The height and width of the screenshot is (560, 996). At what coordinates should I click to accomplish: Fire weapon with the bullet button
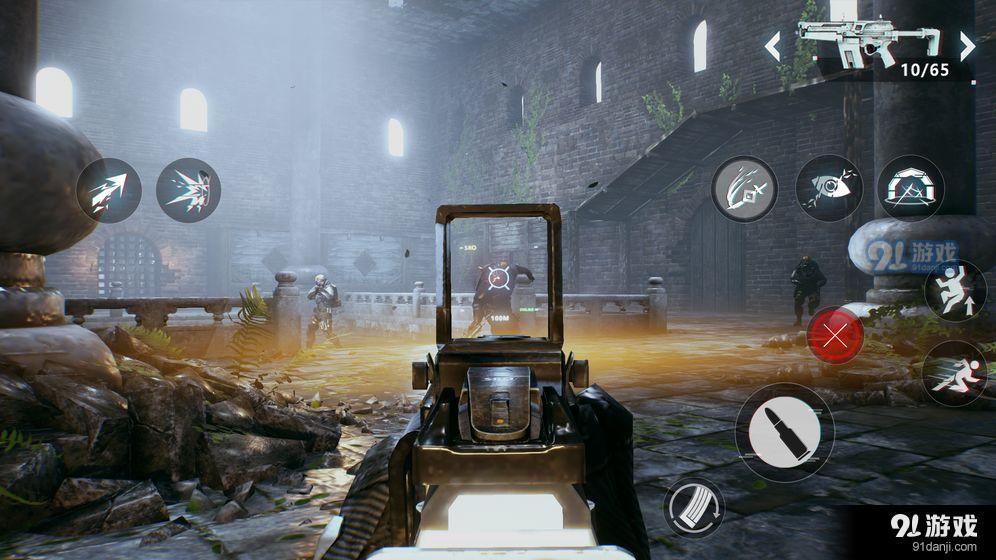click(784, 432)
